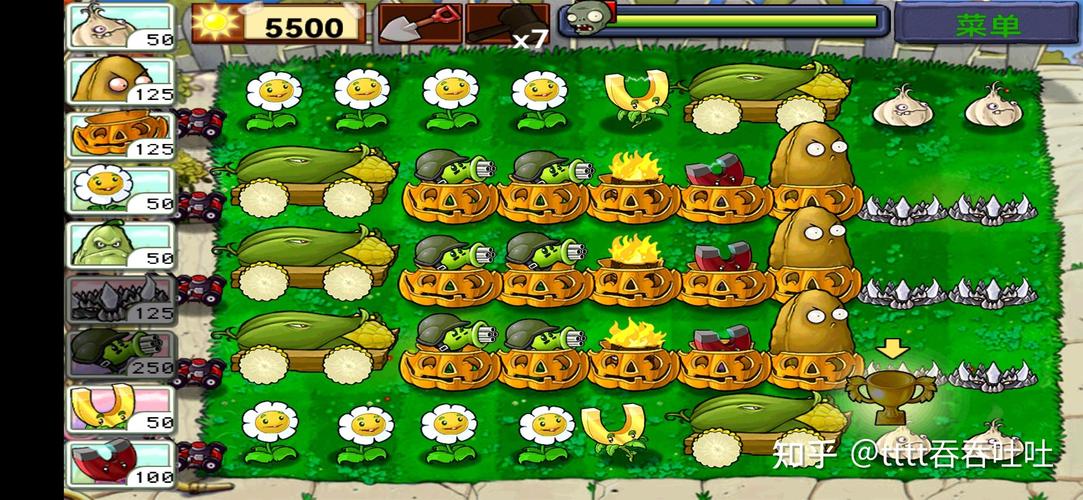This screenshot has width=1083, height=500.
Task: Choose the Tall-nut seed packet
Action: [x=120, y=80]
